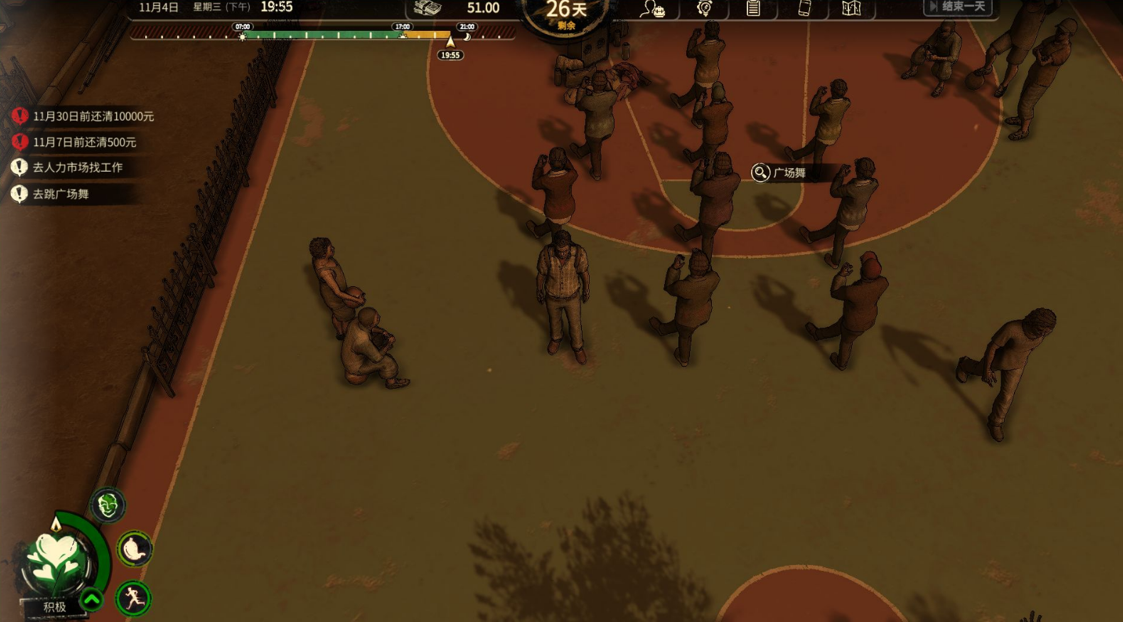Open the 去人力市场找工作 task
This screenshot has height=622, width=1123.
coord(77,167)
